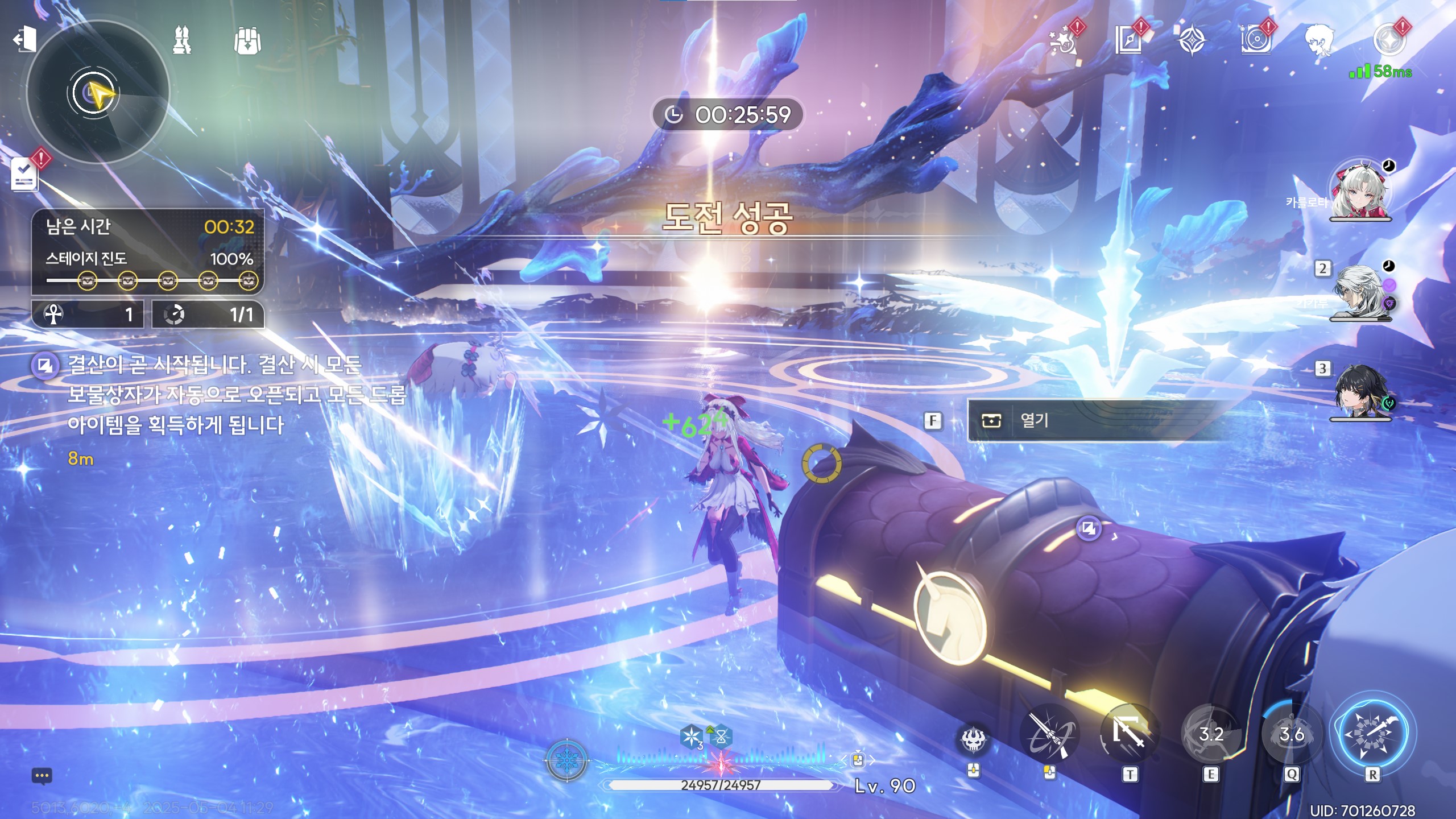
Task: Open the round sparkle terminal icon
Action: pyautogui.click(x=1388, y=41)
